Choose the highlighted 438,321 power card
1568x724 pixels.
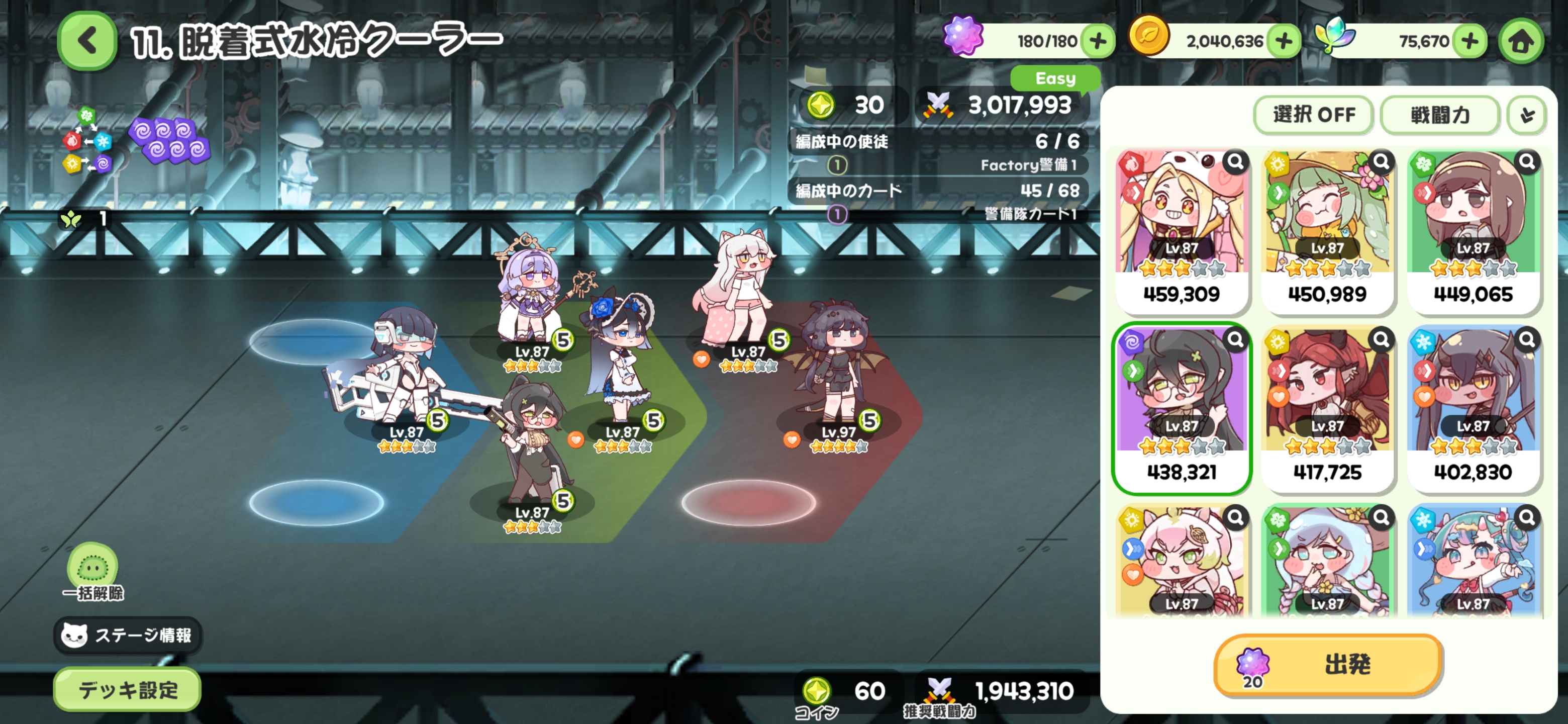tap(1181, 408)
